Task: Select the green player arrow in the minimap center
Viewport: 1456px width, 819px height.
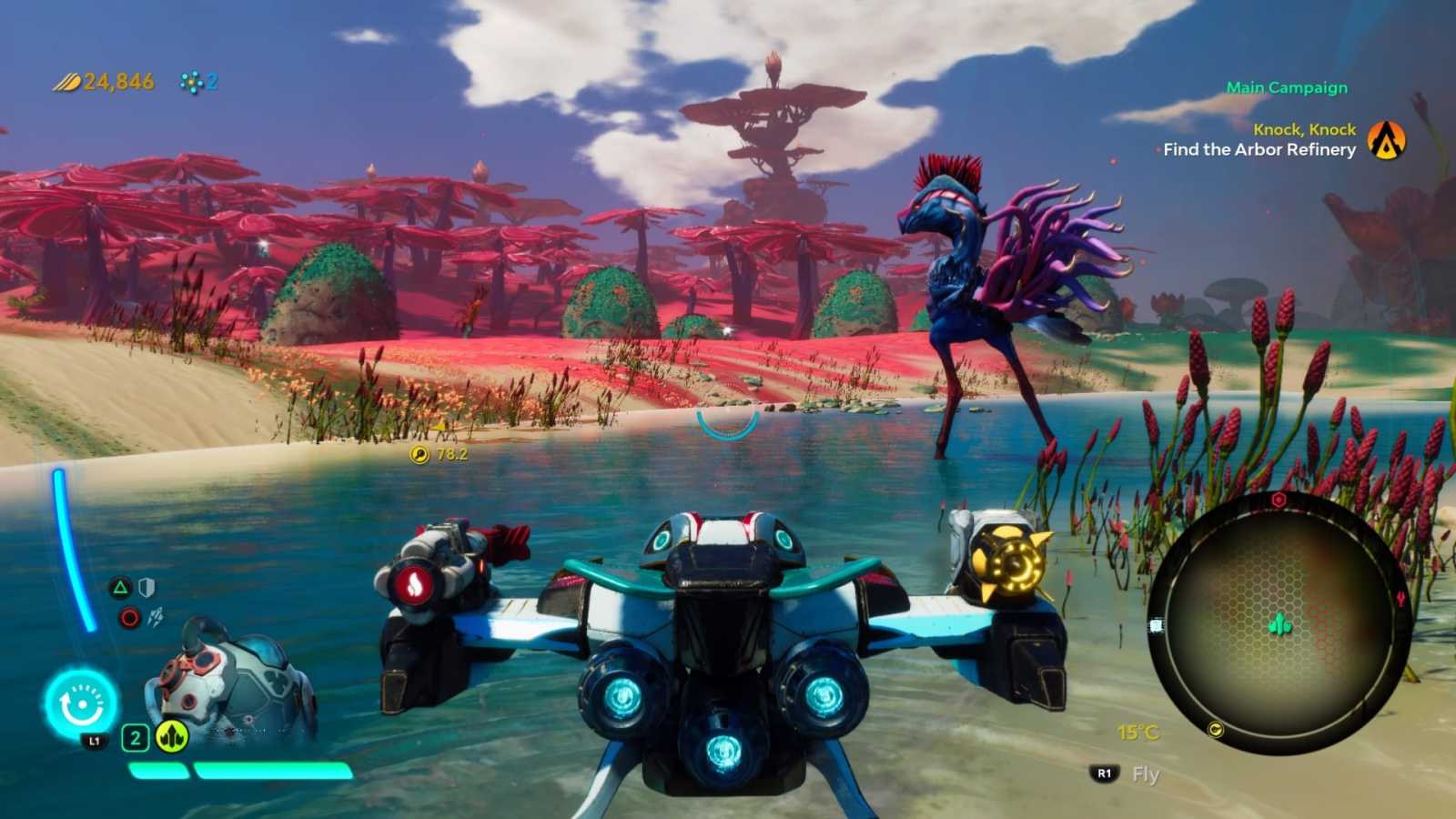Action: (1279, 623)
